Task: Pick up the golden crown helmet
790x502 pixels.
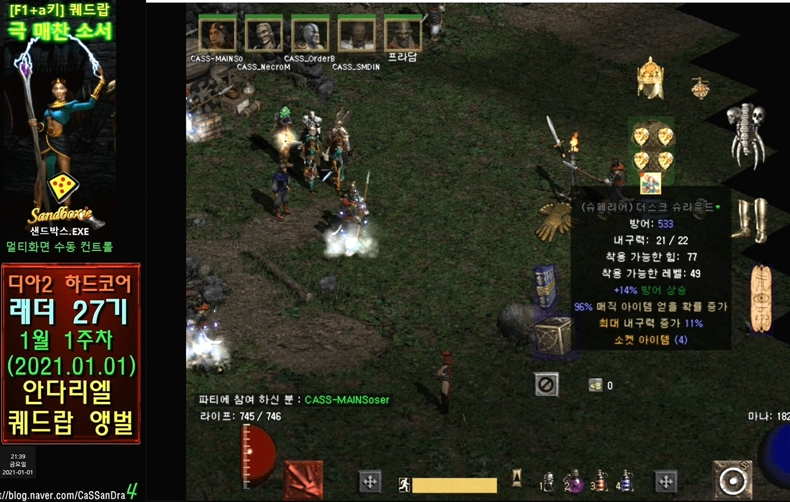Action: (651, 76)
